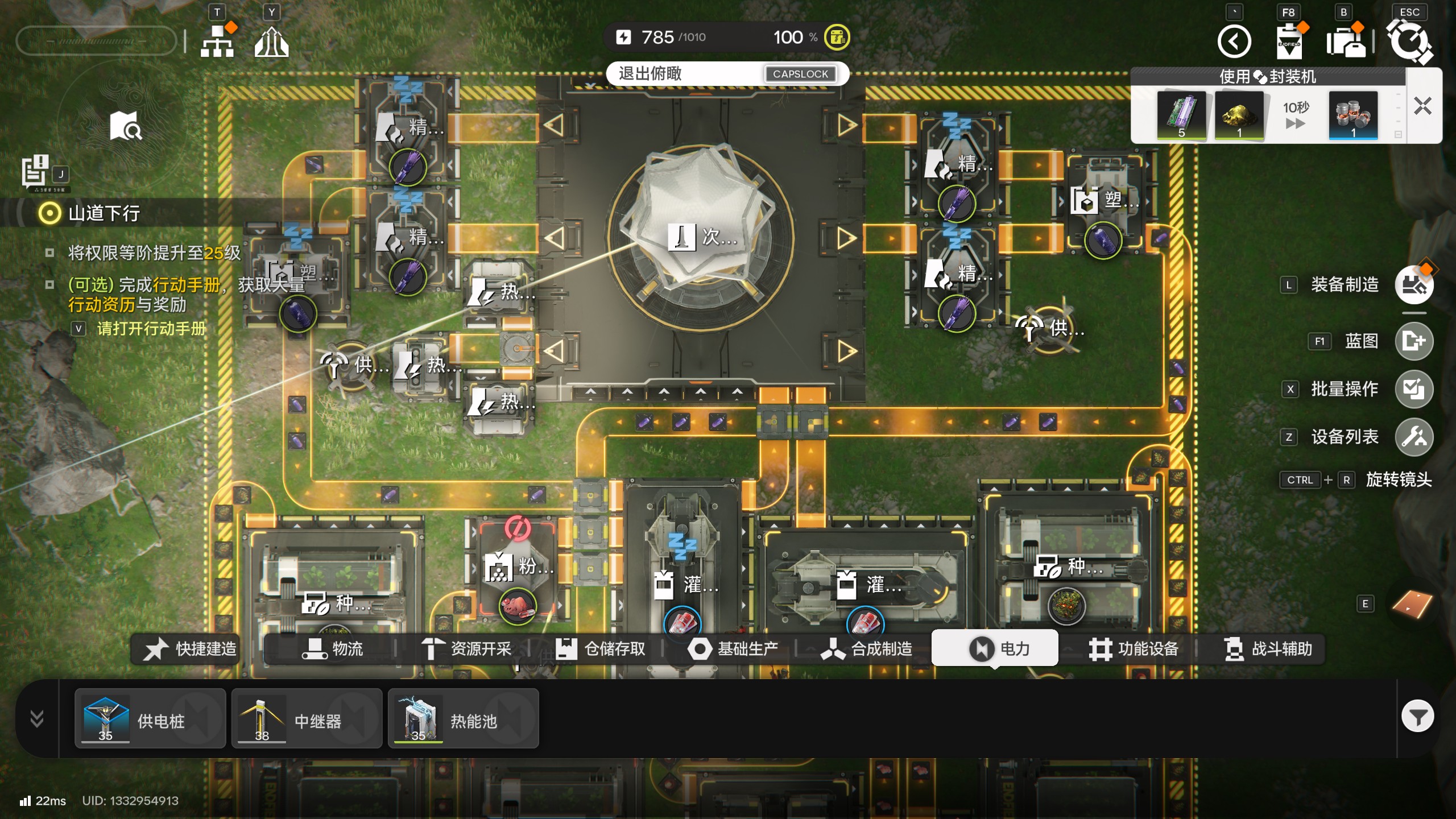Close the 封装机 recipe panel
This screenshot has height=819, width=1456.
click(x=1422, y=106)
